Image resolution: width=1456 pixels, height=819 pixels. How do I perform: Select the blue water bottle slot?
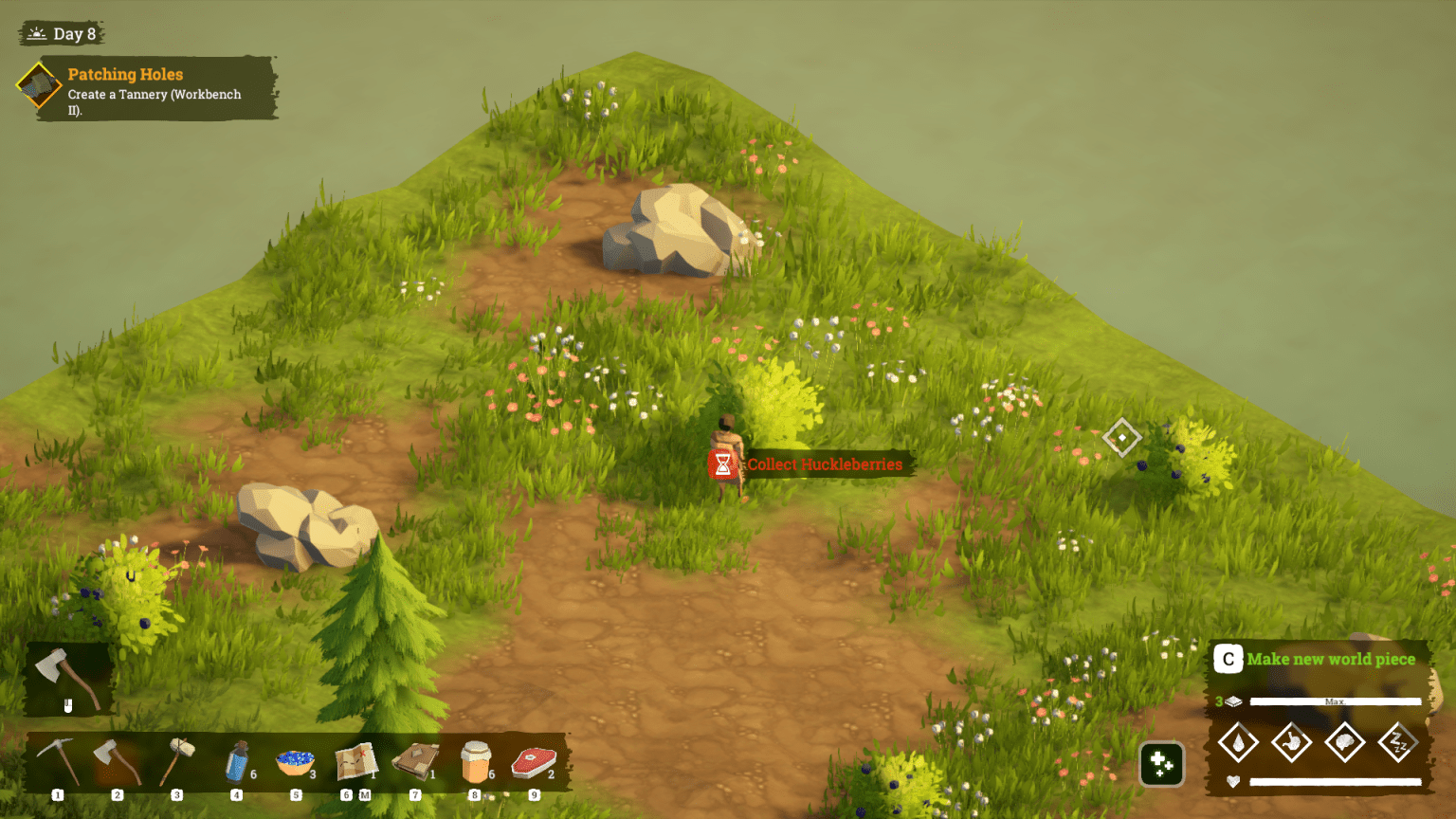tap(237, 761)
